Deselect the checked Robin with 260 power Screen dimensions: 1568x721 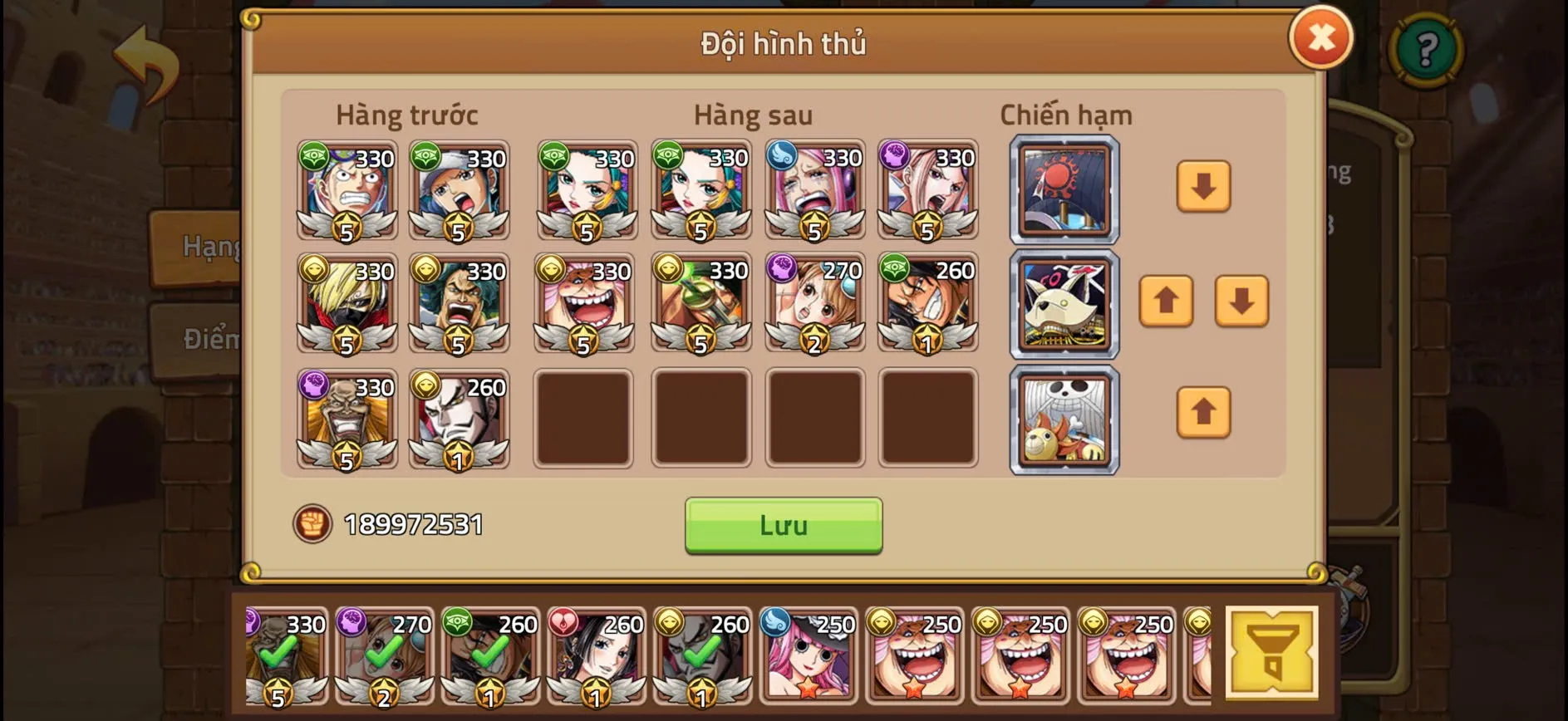tap(597, 652)
